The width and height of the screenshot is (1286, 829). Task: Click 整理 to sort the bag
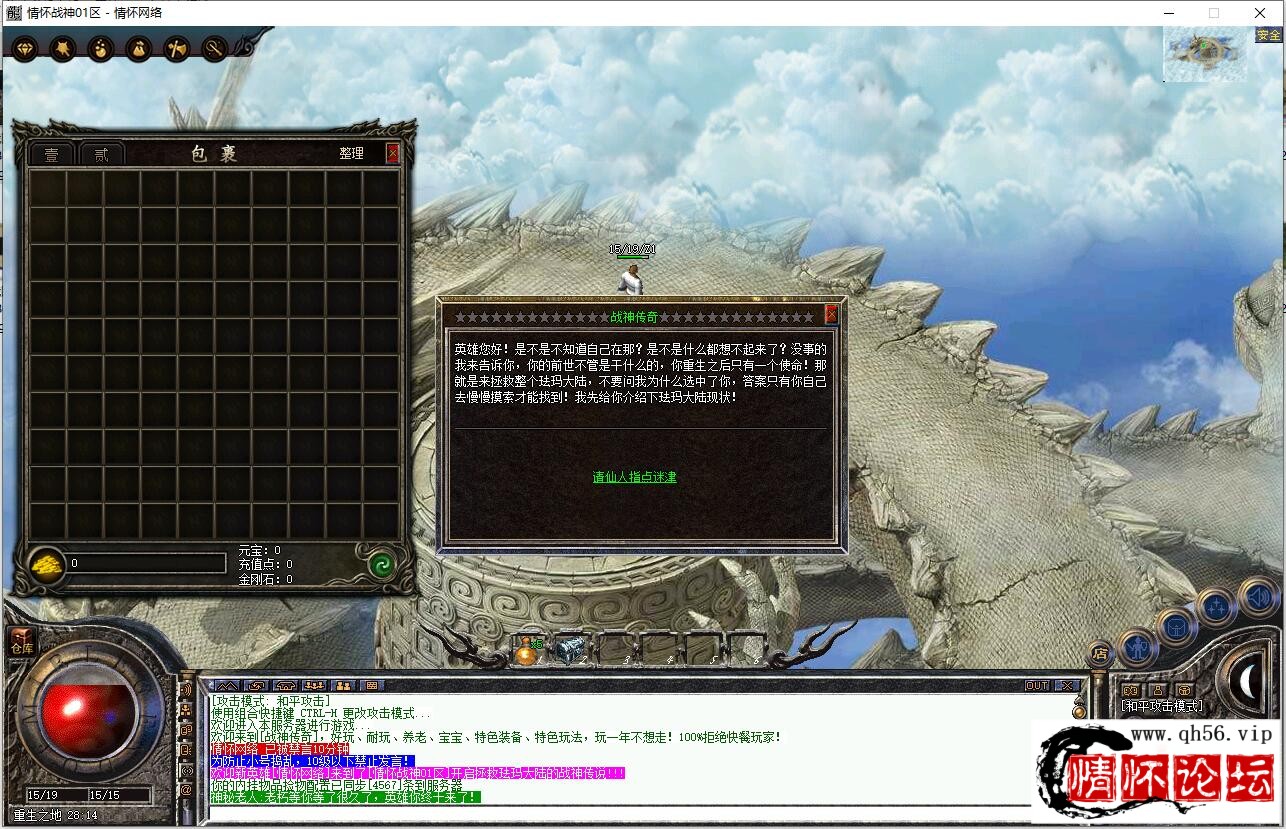pos(351,154)
